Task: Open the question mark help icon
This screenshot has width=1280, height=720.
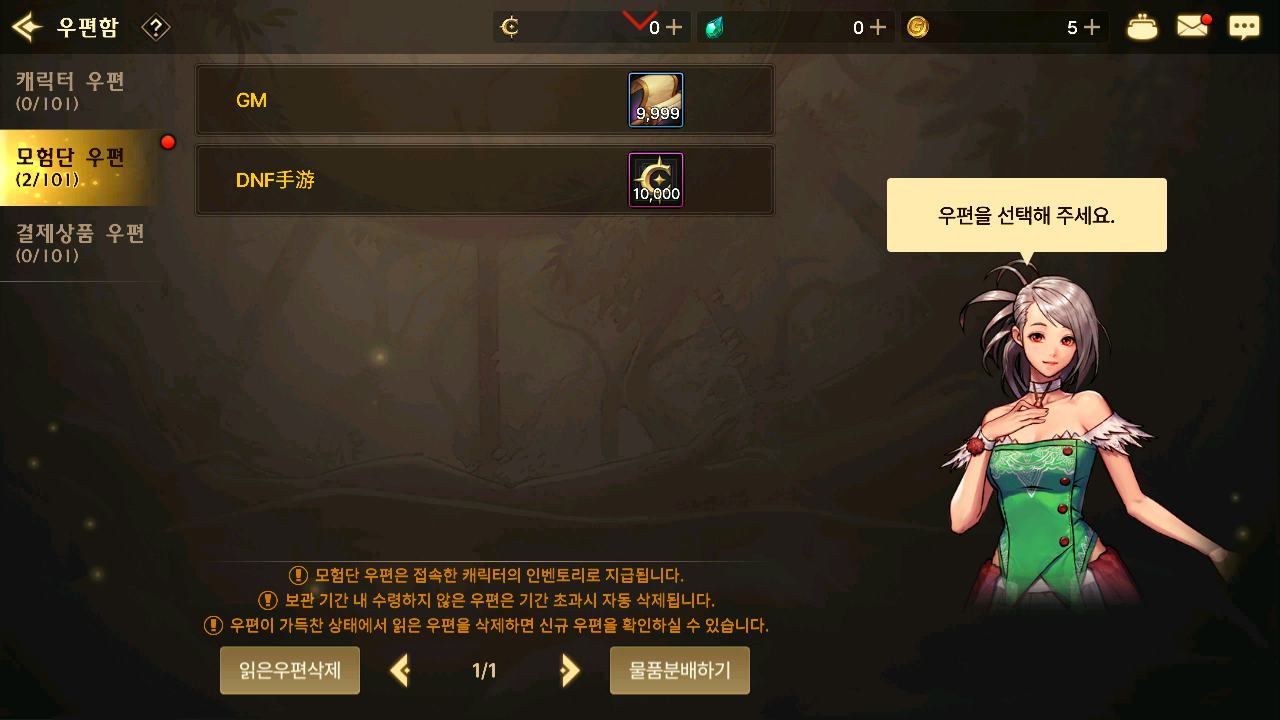Action: coord(156,27)
